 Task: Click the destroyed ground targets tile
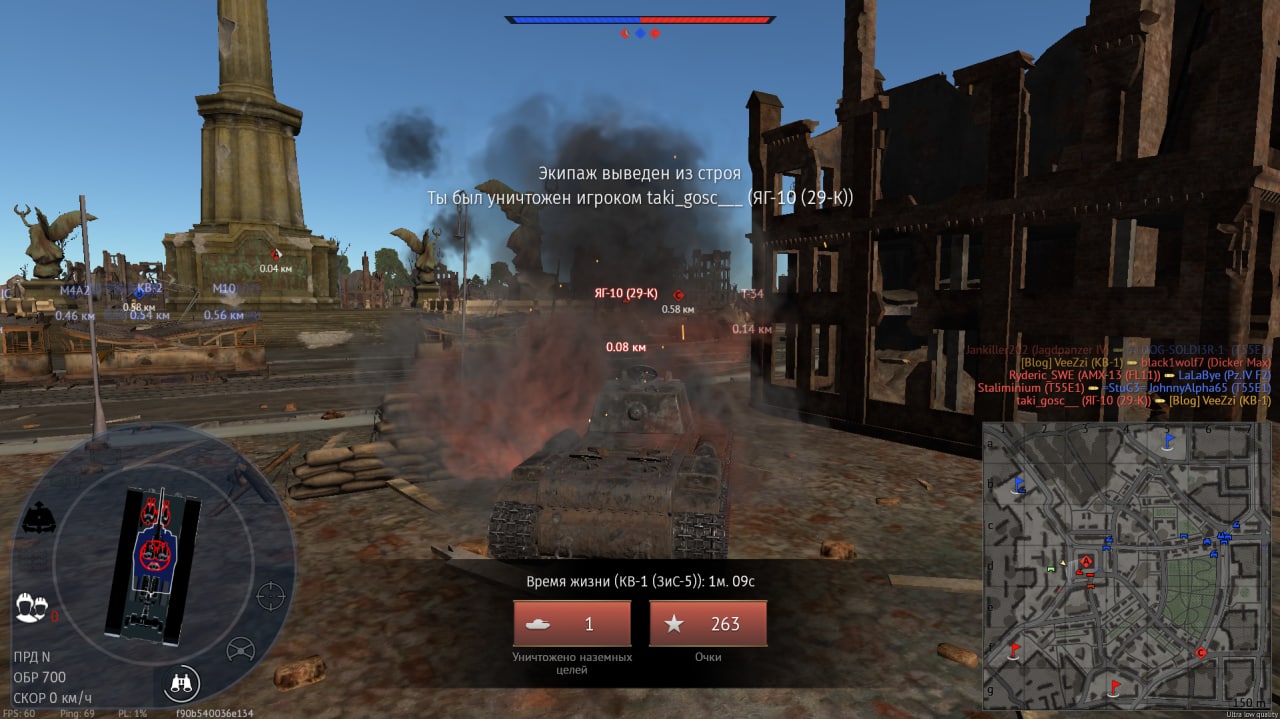[572, 624]
